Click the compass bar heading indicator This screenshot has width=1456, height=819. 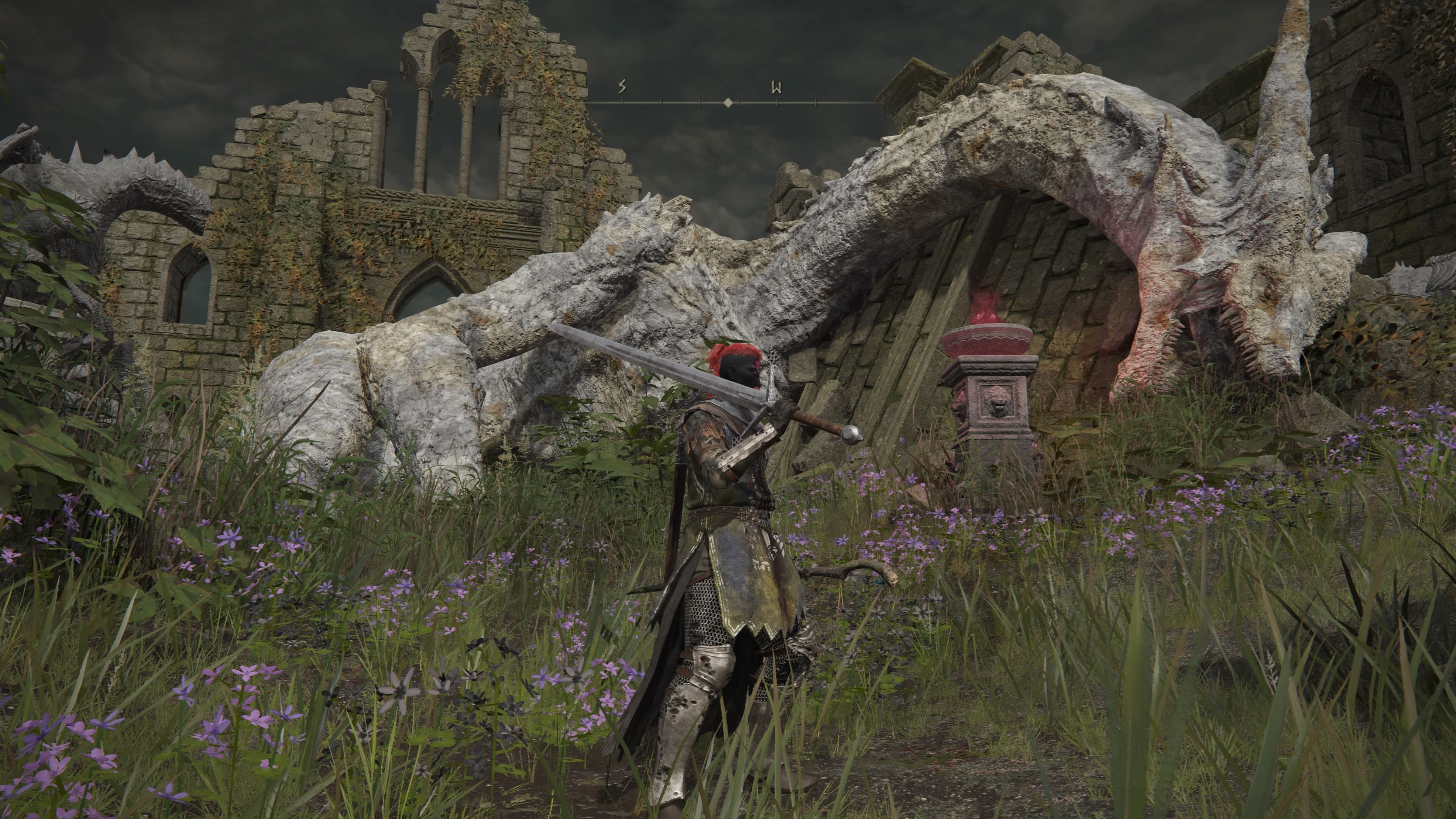click(728, 102)
